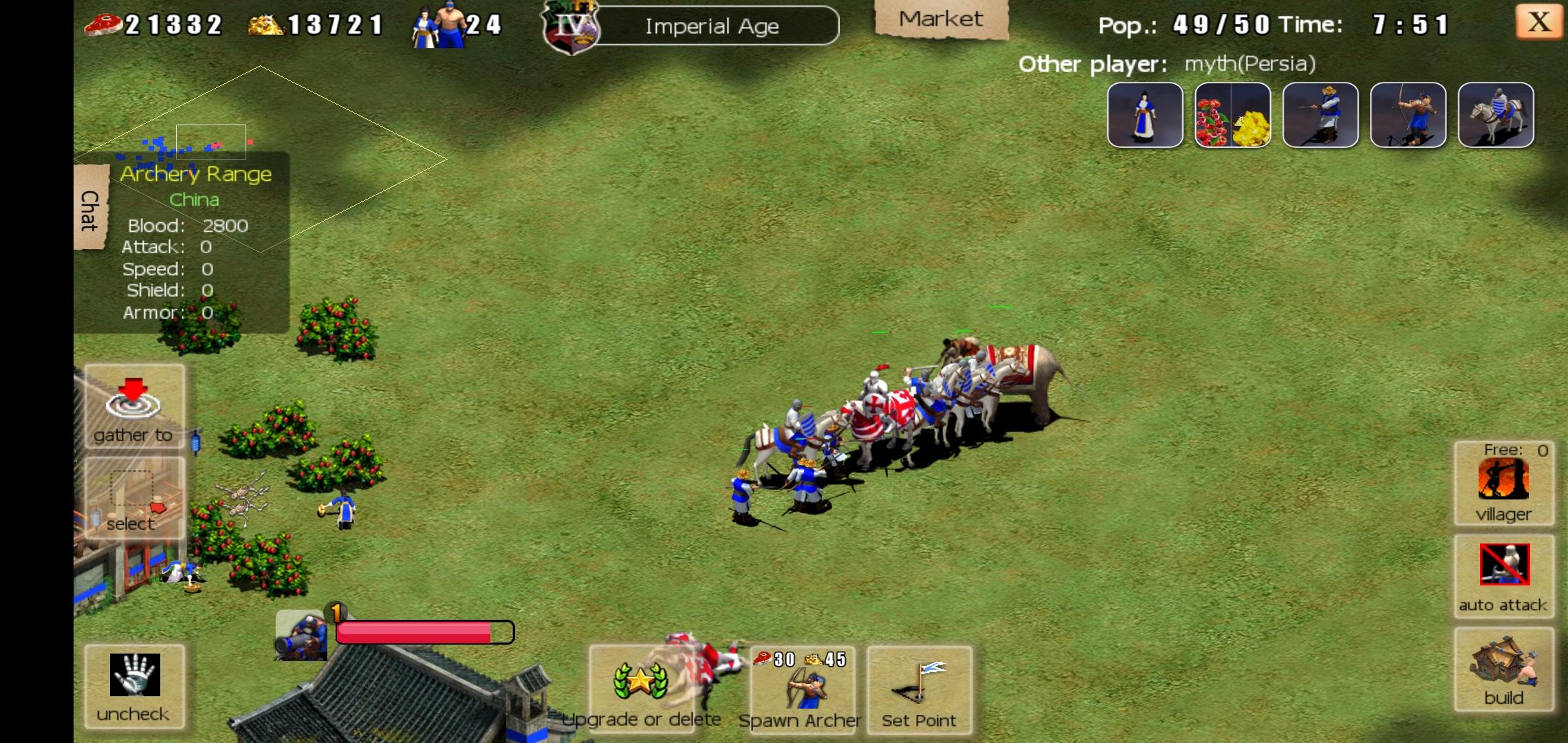The height and width of the screenshot is (743, 1568).
Task: Choose the spearman unit portrait
Action: 1320,115
